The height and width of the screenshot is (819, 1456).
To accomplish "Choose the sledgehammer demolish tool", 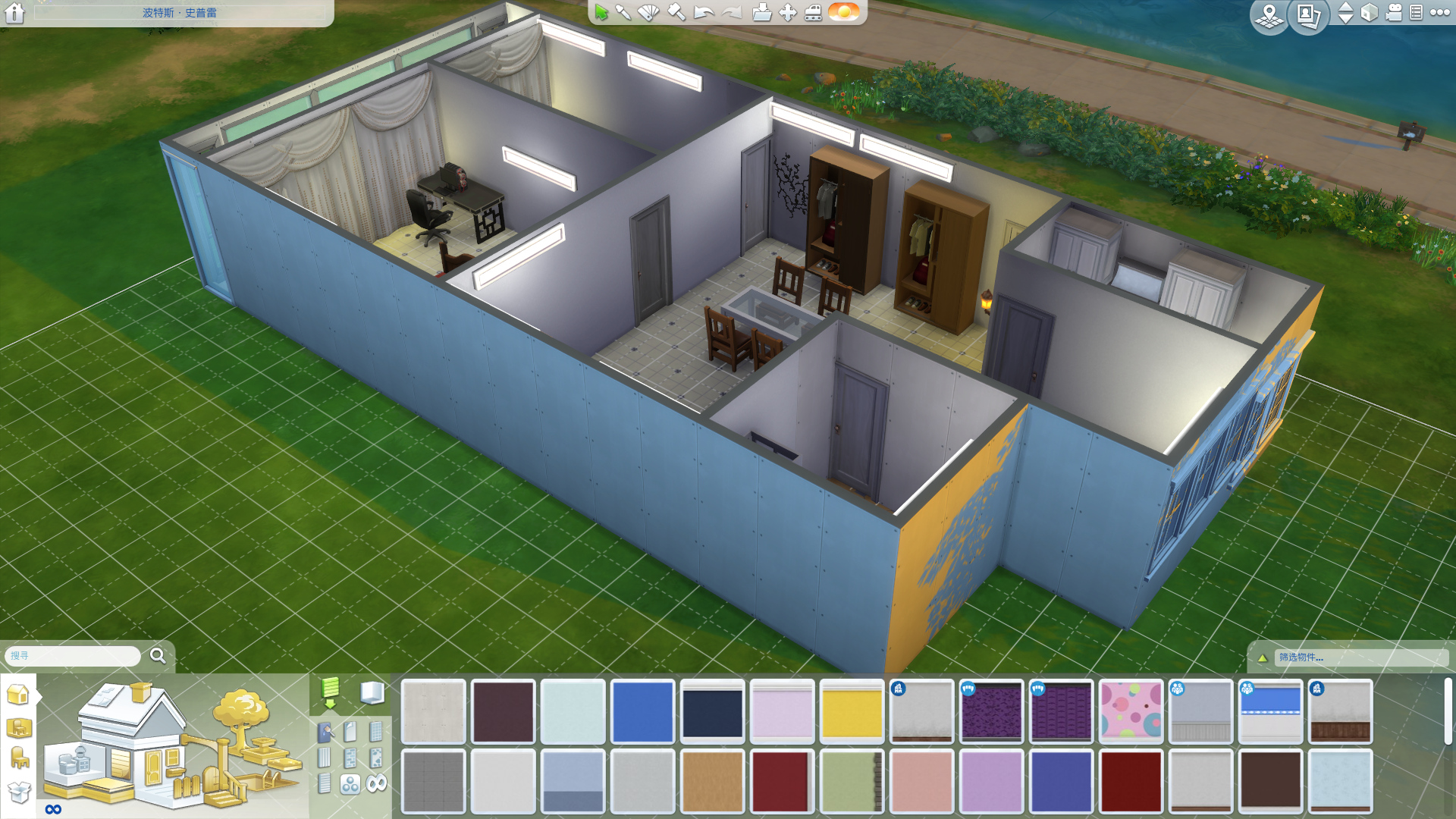I will [676, 12].
